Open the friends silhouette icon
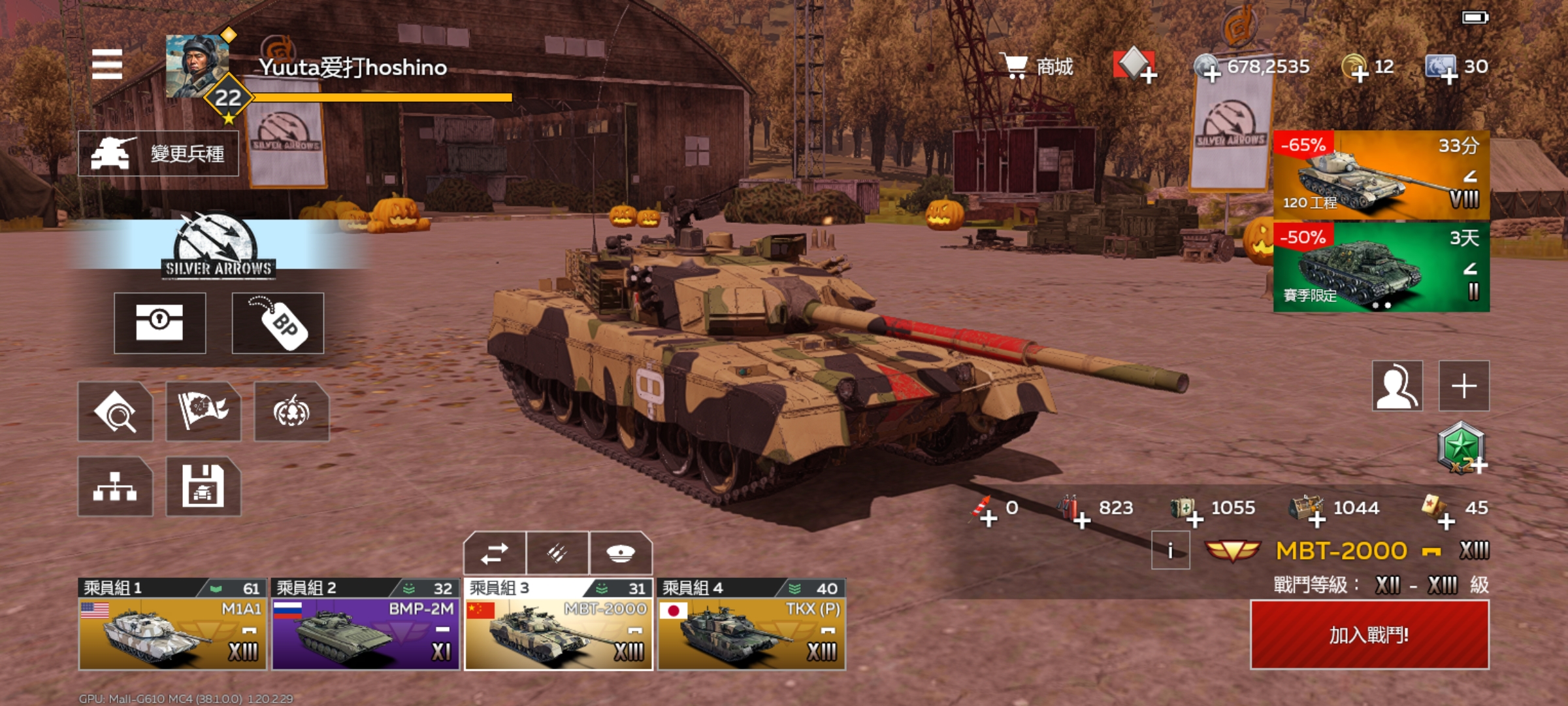The image size is (1568, 706). click(1397, 386)
